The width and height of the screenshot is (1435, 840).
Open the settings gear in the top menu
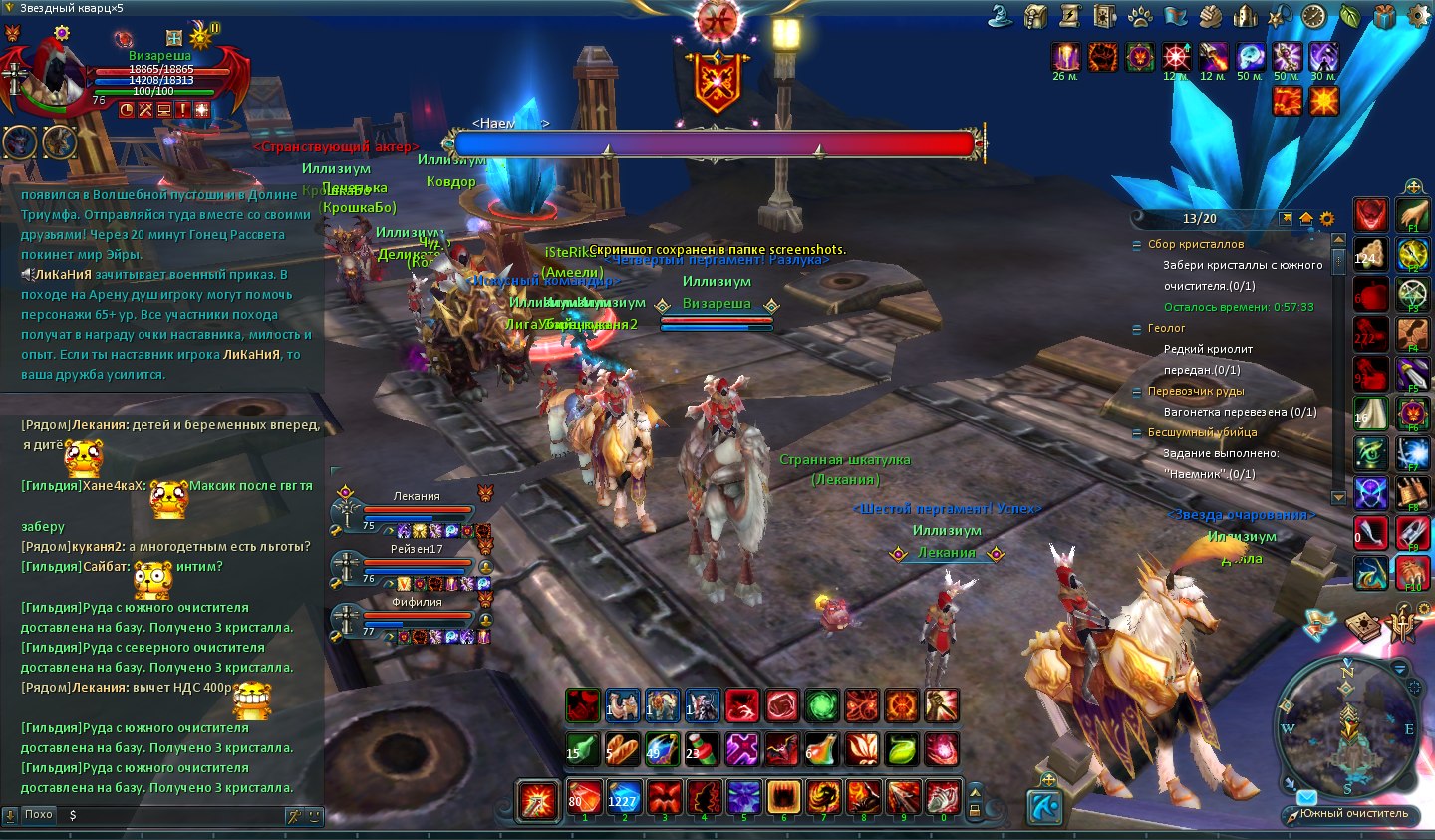click(x=1417, y=16)
